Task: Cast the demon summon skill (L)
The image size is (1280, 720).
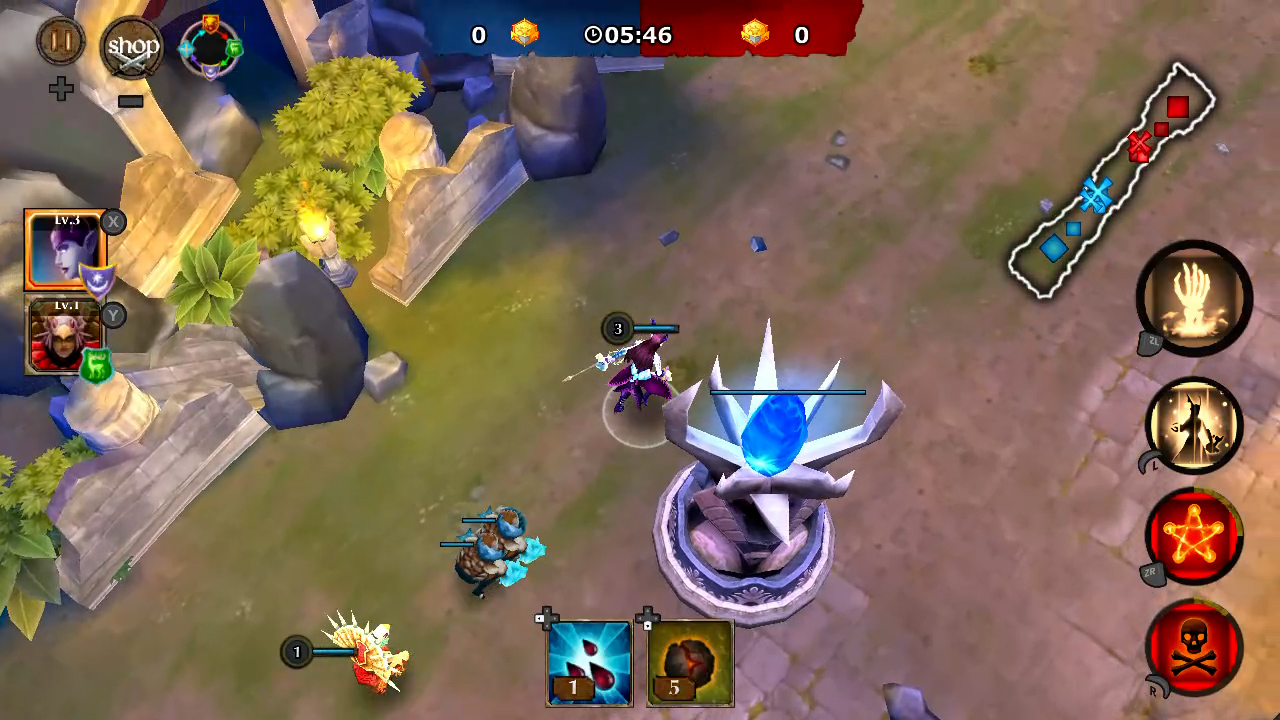Action: [1193, 424]
